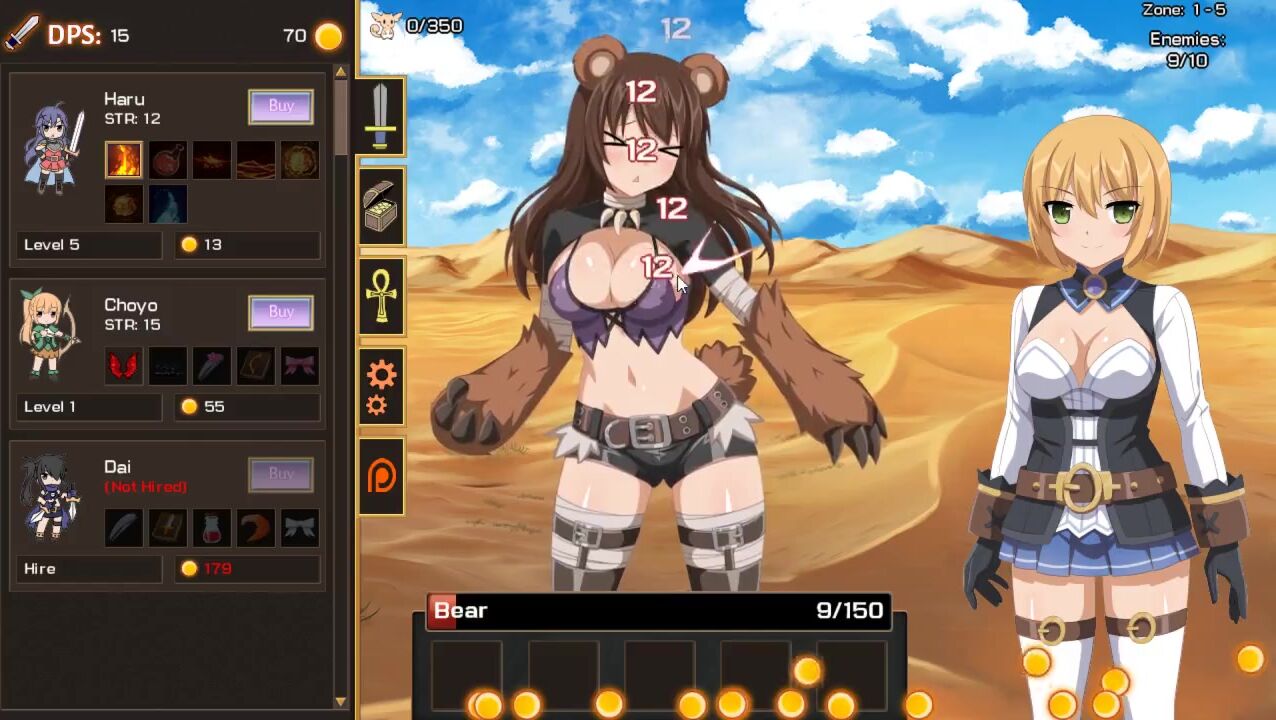Select Haru's flame skill icon
Screen dimensions: 1276x720
[x=124, y=160]
